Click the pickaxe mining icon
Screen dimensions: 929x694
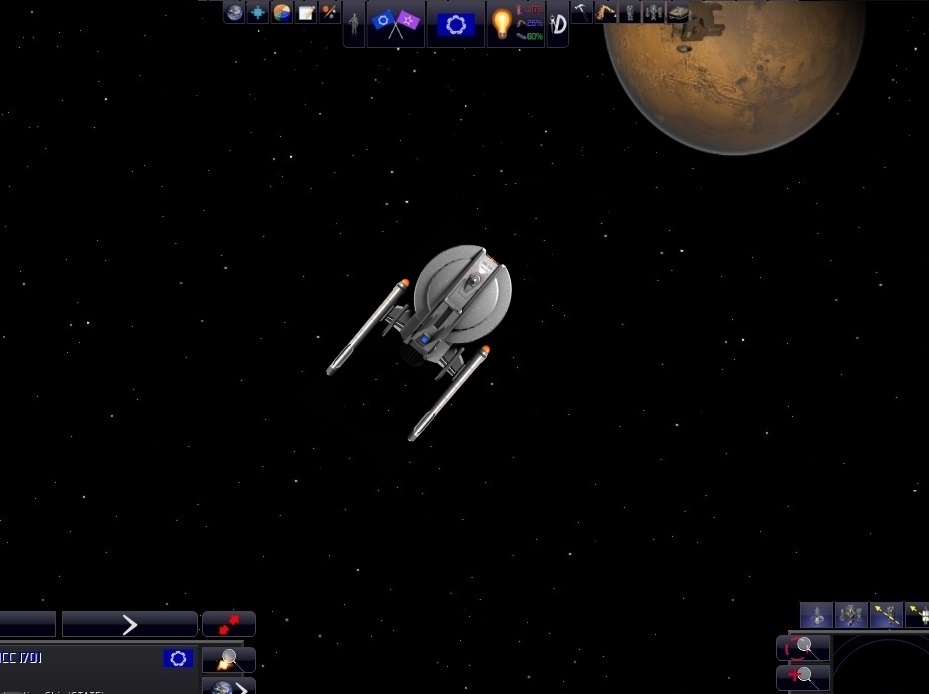click(x=582, y=12)
